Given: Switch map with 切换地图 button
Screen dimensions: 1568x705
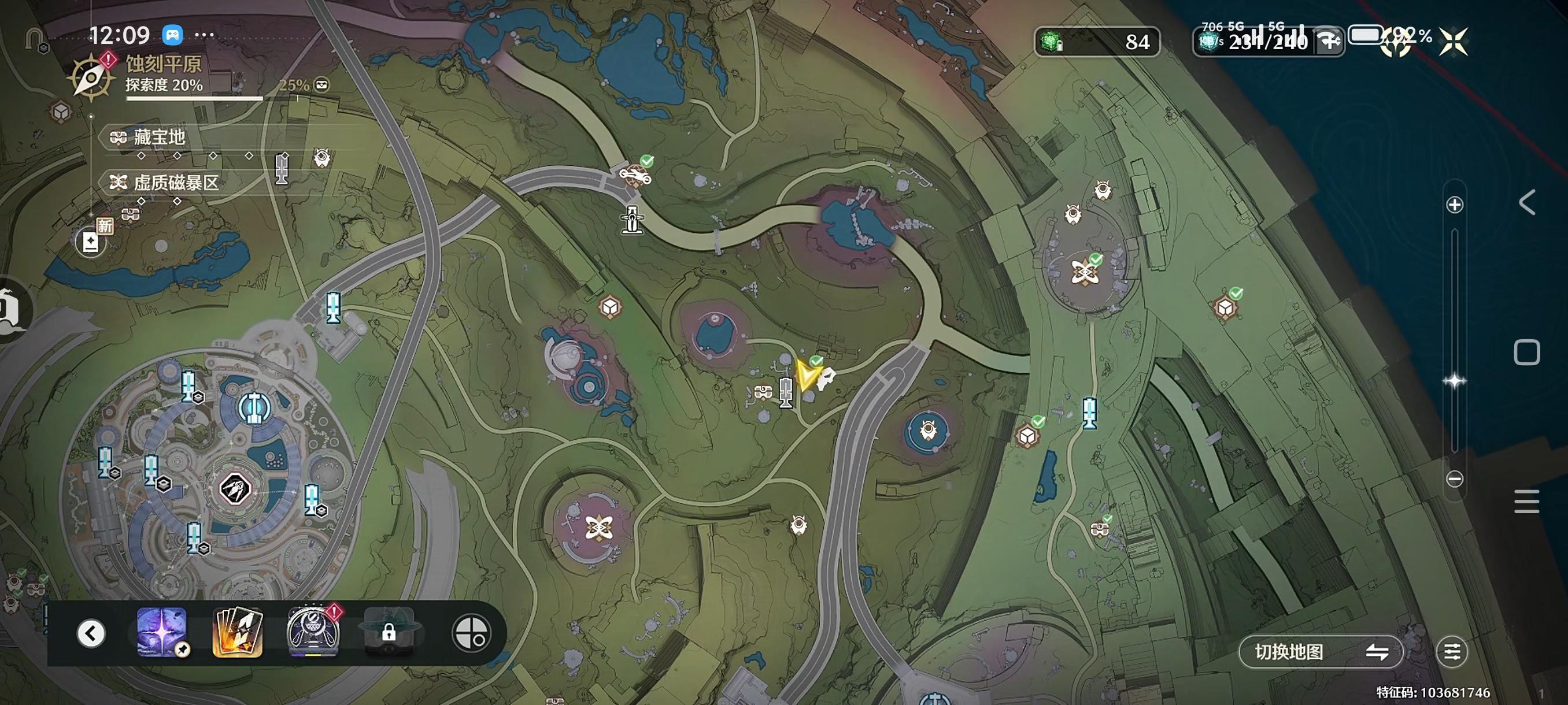Looking at the screenshot, I should click(1321, 652).
